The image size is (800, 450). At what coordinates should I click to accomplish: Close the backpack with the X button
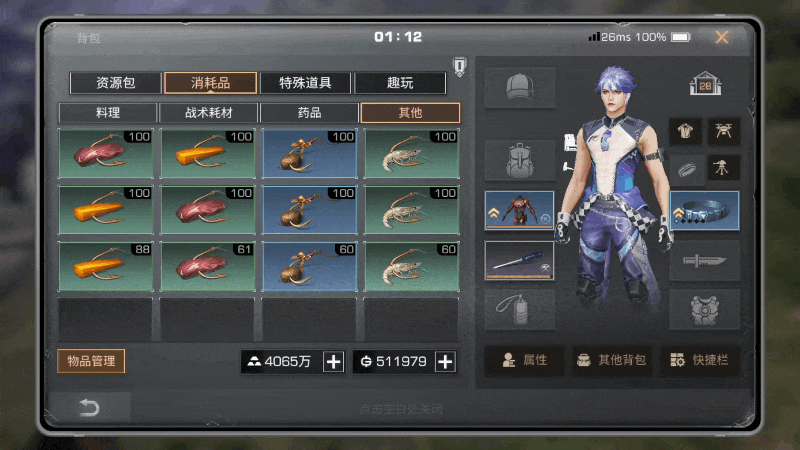[721, 38]
